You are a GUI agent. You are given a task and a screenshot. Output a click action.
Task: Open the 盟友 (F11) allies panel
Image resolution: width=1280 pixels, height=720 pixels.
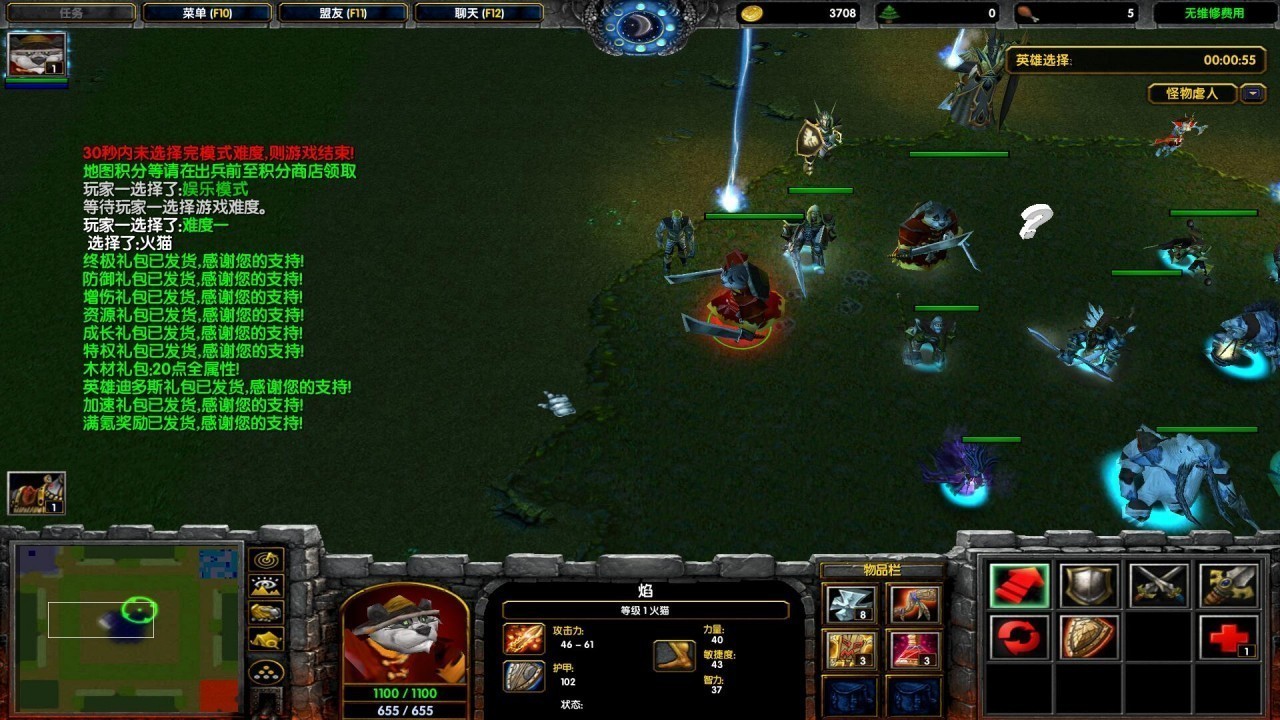pos(343,13)
